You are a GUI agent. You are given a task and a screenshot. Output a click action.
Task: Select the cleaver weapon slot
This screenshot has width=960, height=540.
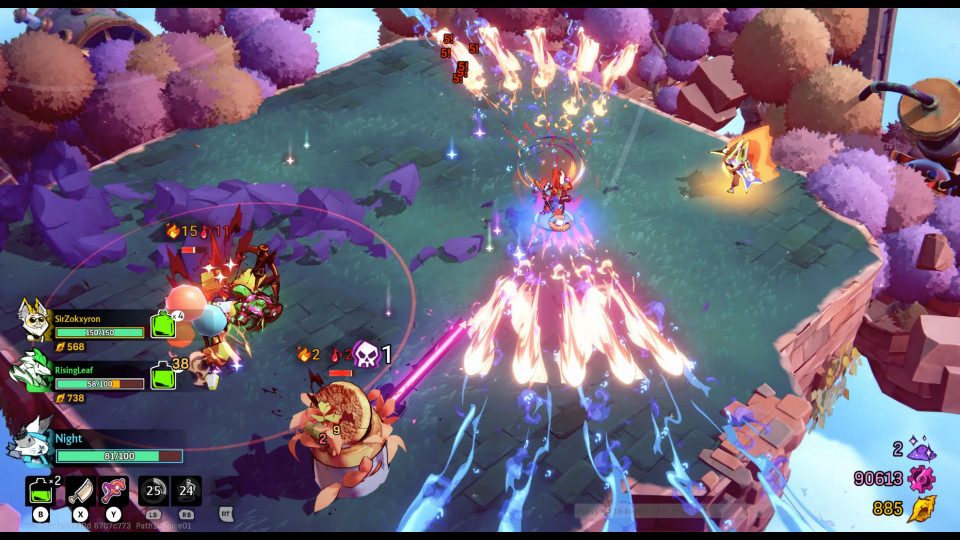[80, 491]
